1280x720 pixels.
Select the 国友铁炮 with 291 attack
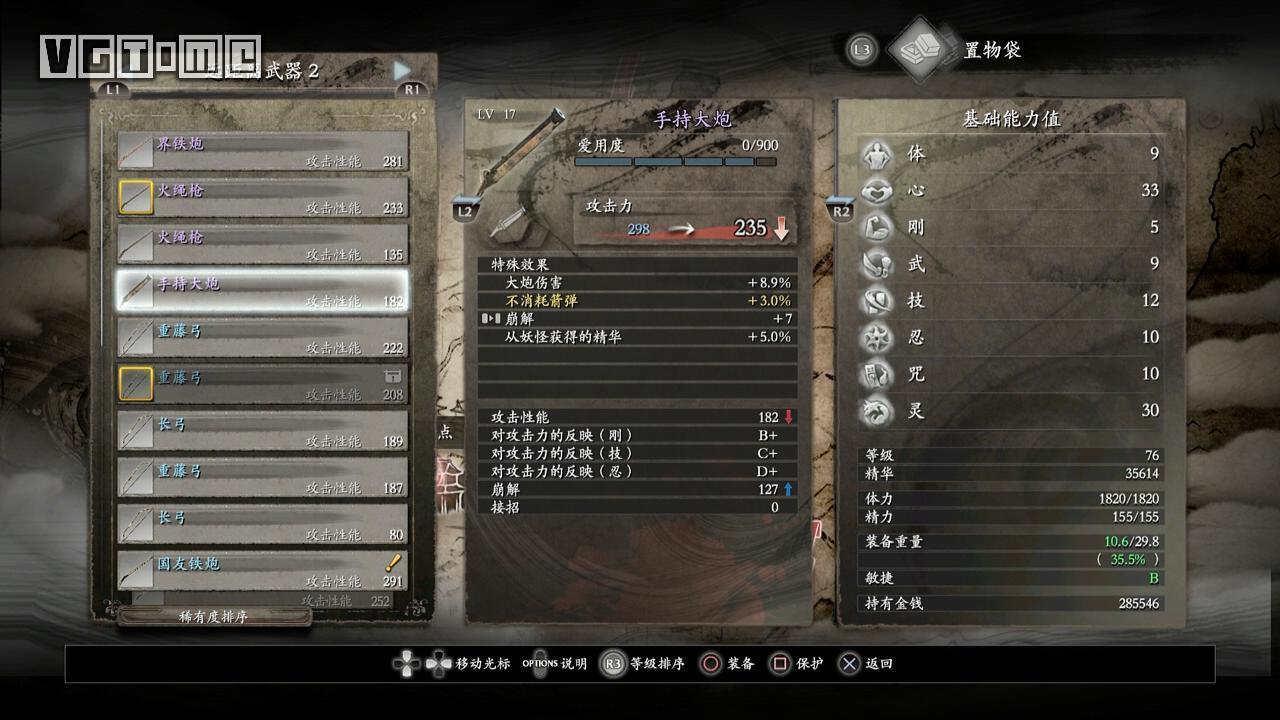[x=262, y=571]
